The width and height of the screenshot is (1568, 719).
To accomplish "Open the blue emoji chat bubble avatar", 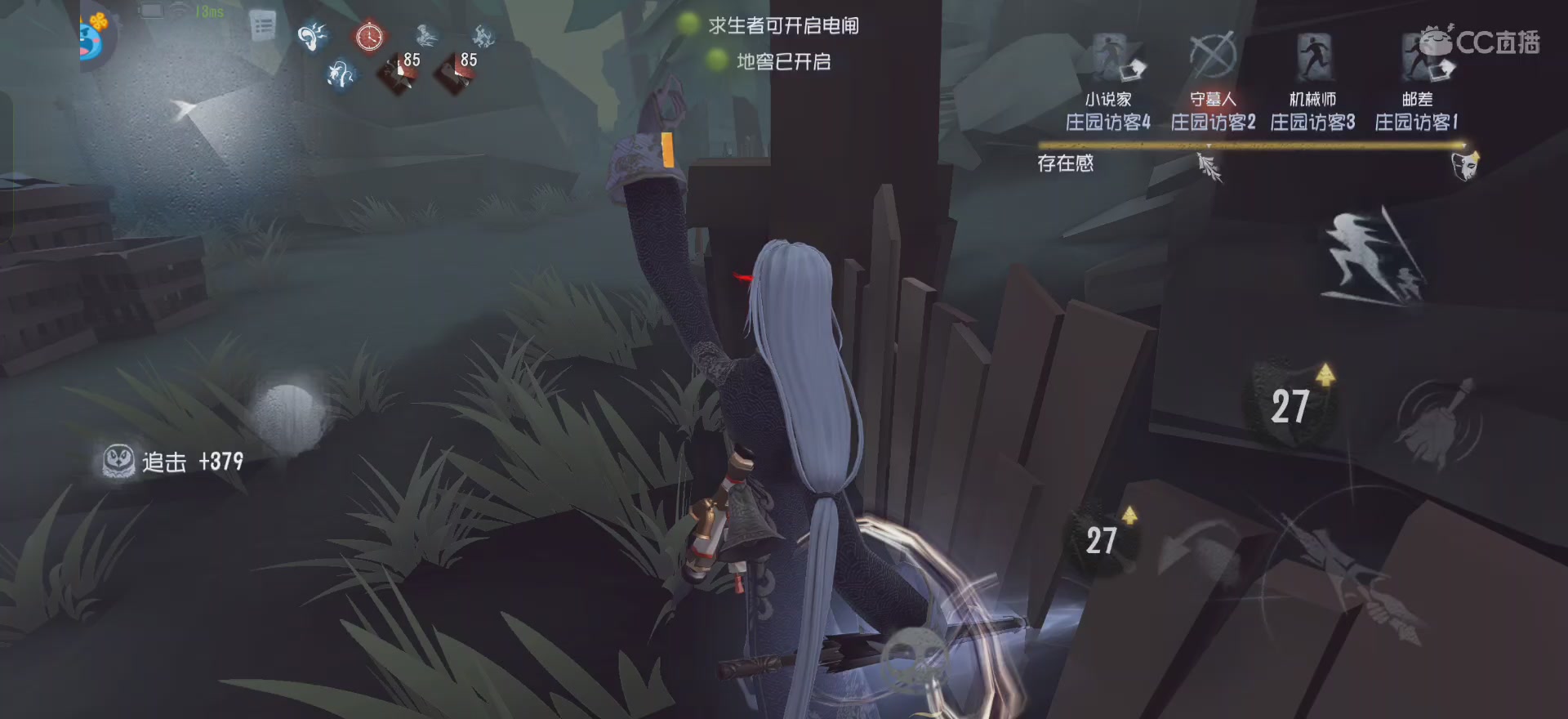I will (88, 38).
